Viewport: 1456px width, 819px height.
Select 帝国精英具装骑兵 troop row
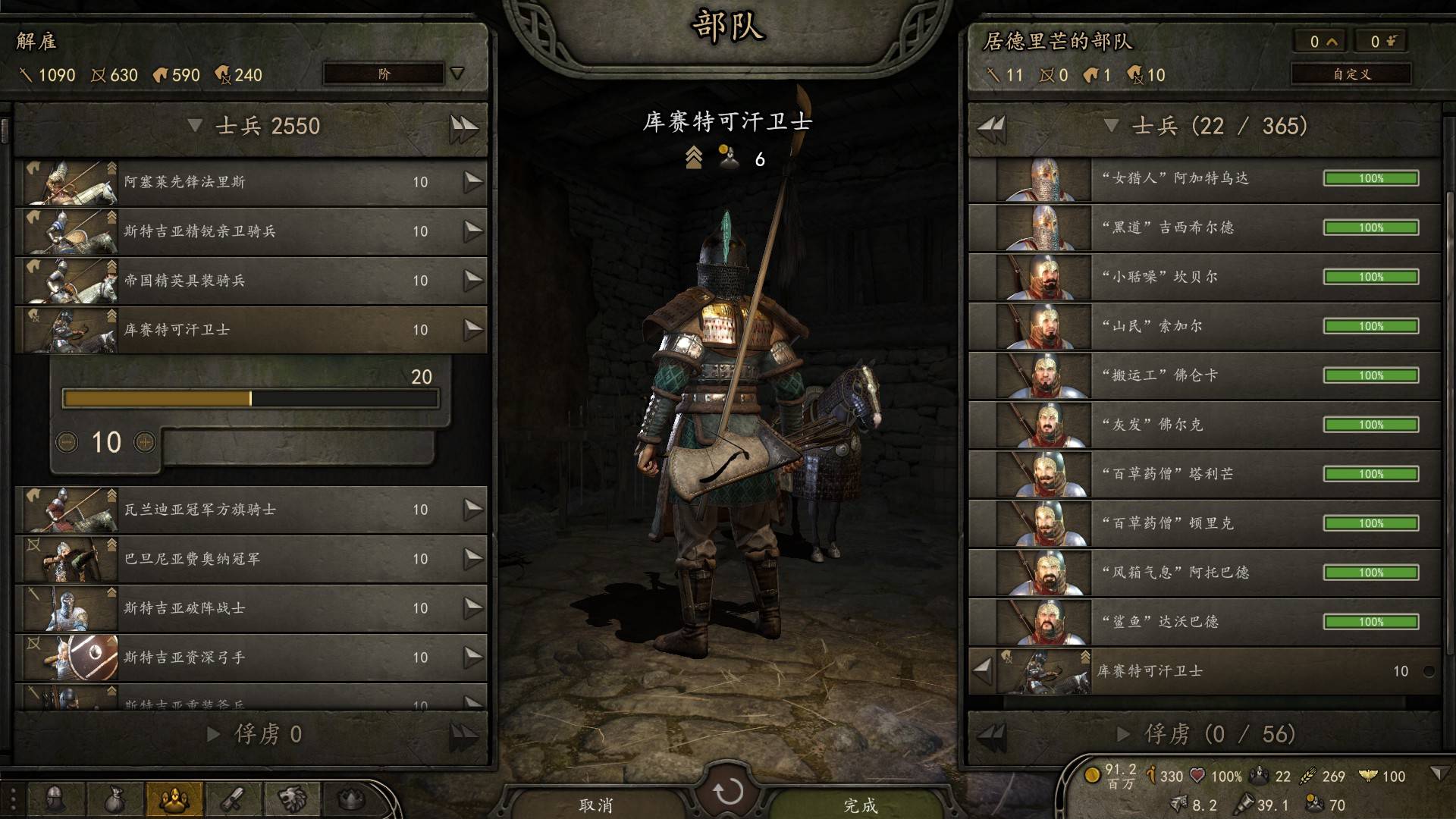pos(250,281)
